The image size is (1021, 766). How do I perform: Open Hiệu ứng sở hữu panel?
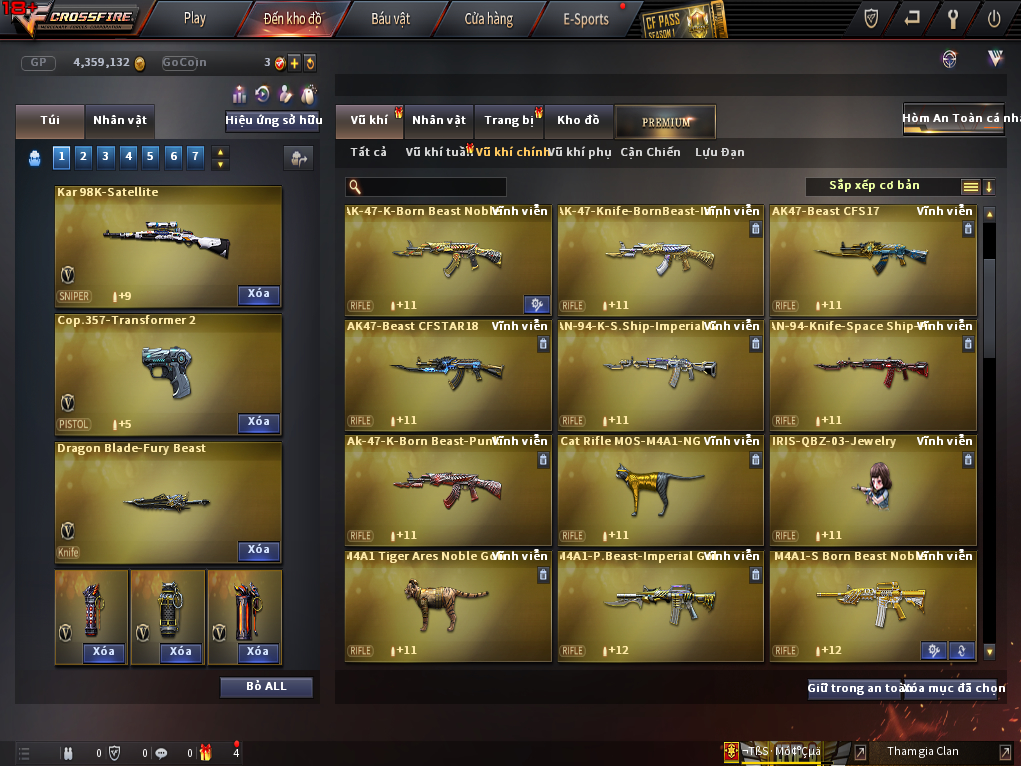click(273, 120)
